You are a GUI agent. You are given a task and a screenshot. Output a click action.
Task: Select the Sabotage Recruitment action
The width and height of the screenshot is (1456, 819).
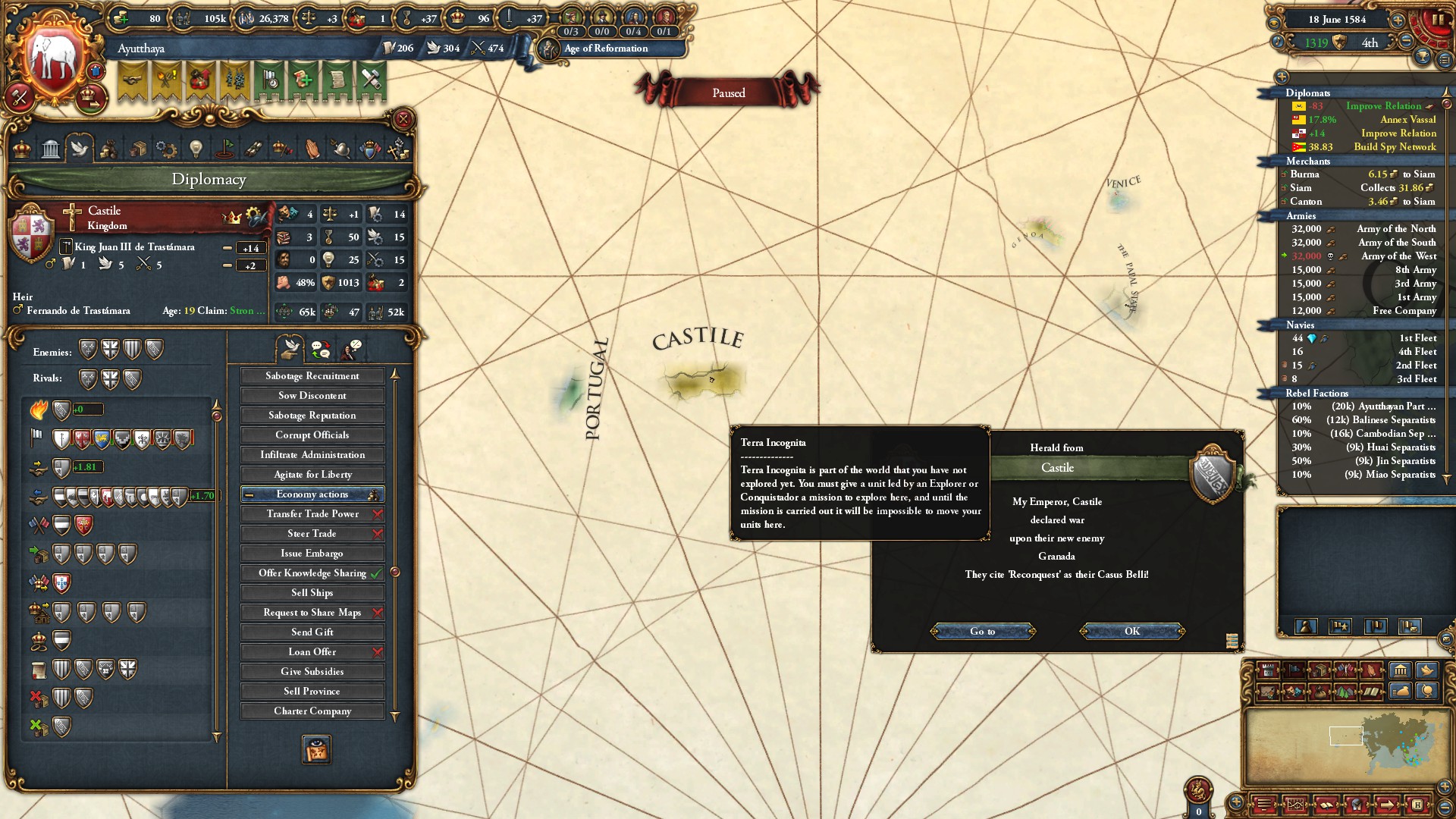tap(312, 376)
